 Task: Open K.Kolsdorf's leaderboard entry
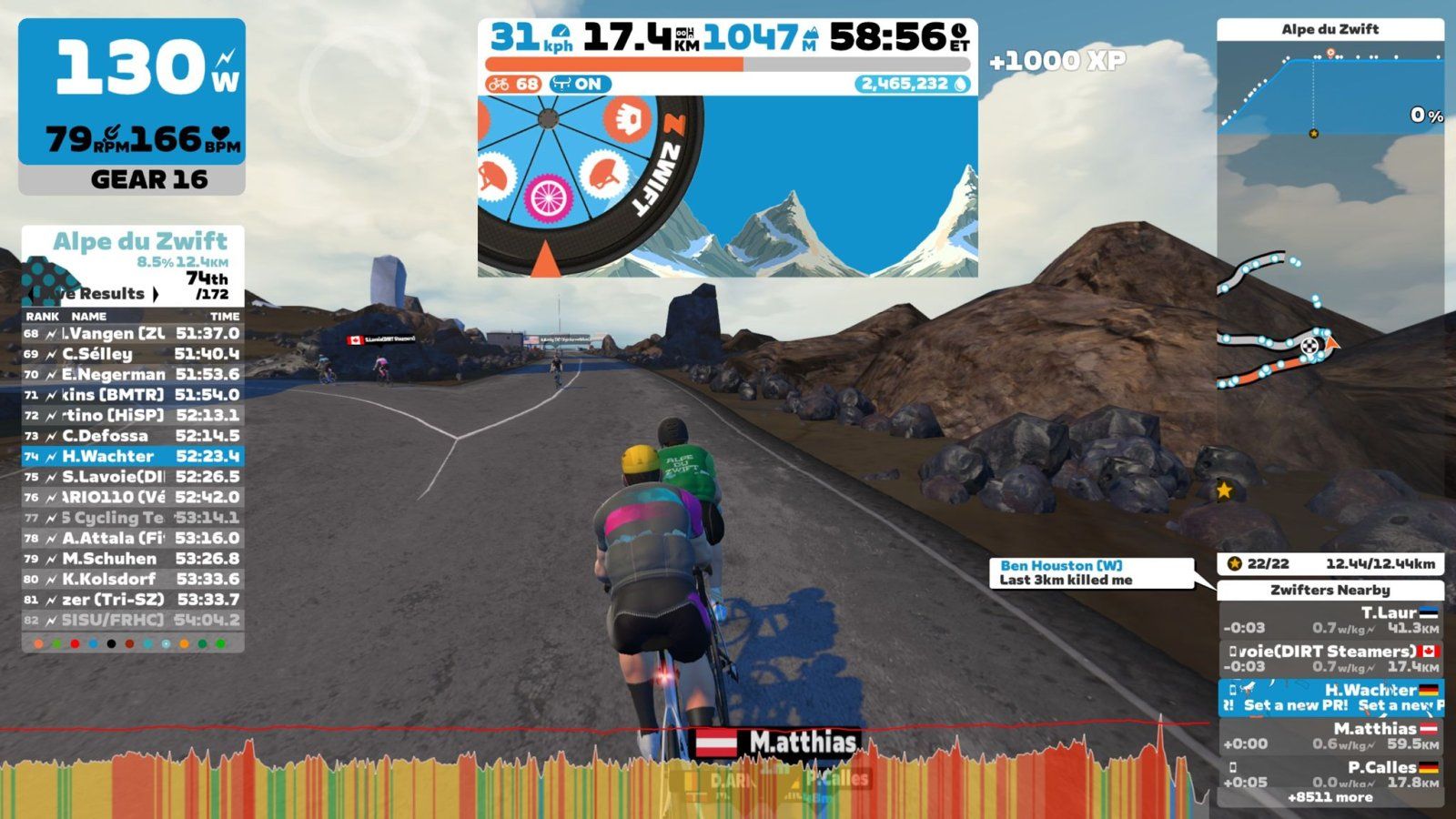[x=133, y=579]
